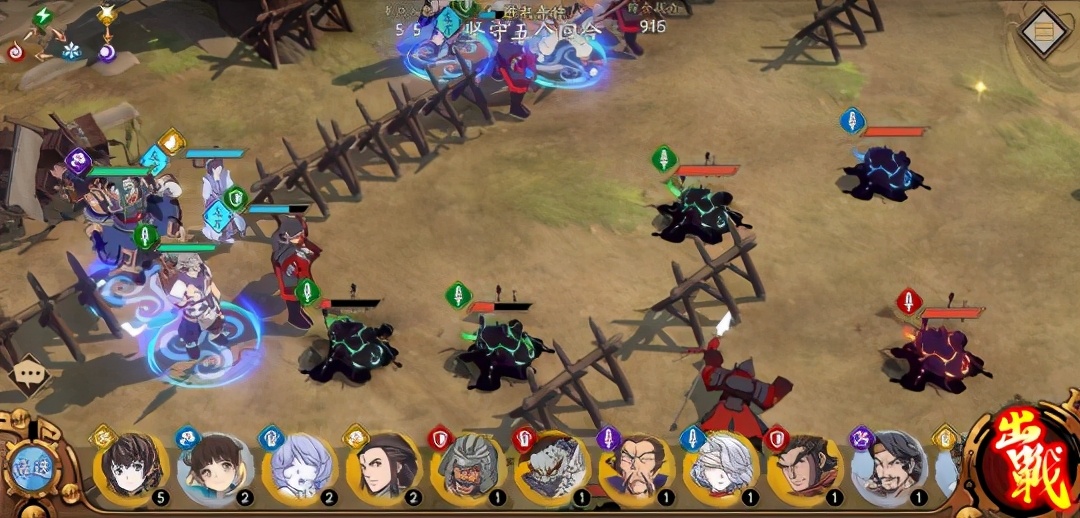Choose the white beast-masked hero portrait

pyautogui.click(x=552, y=468)
